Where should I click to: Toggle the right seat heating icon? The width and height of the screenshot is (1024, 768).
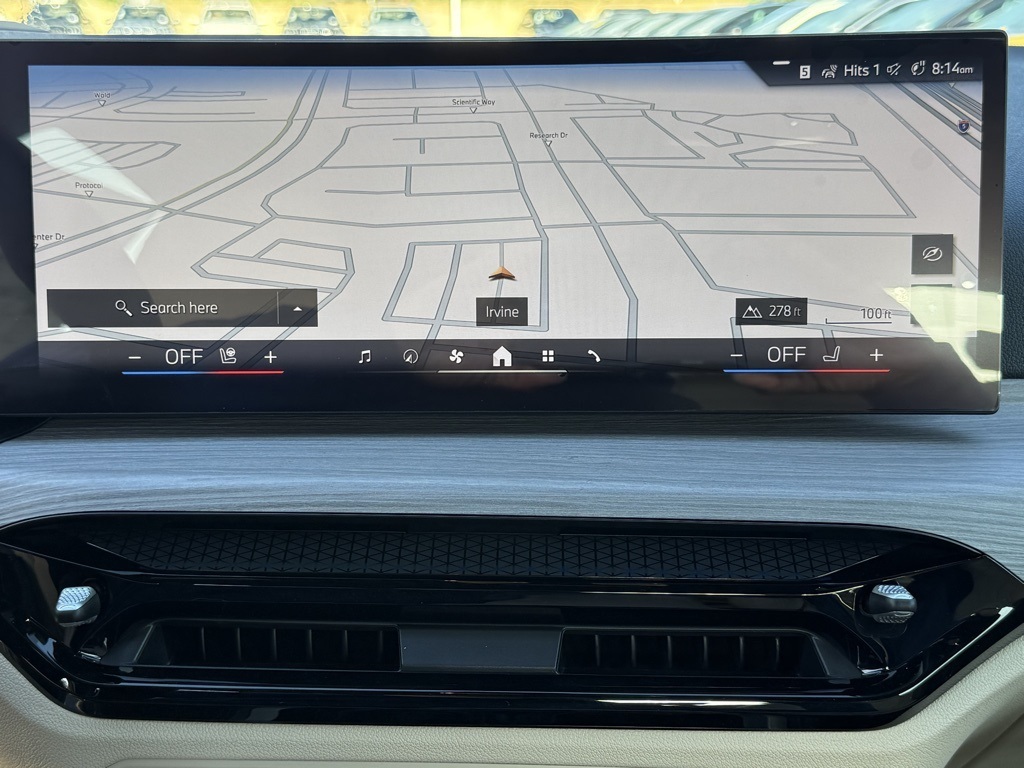(831, 354)
